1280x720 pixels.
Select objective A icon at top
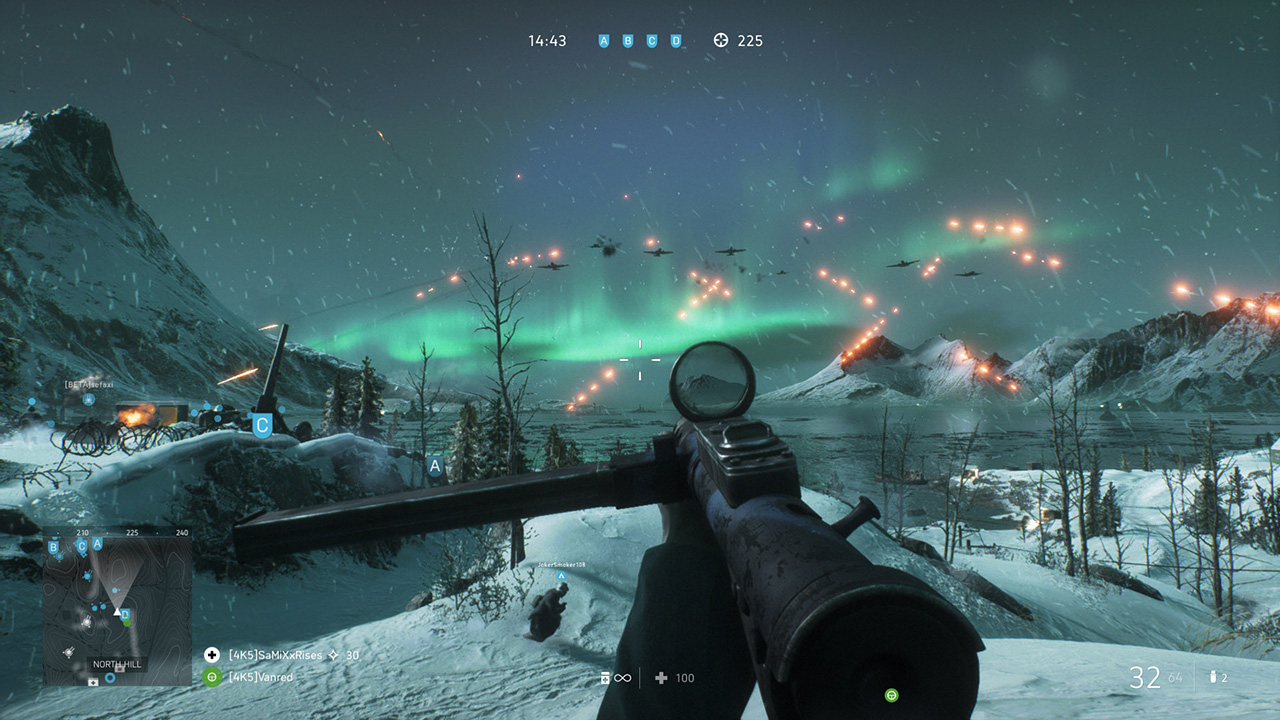click(603, 40)
